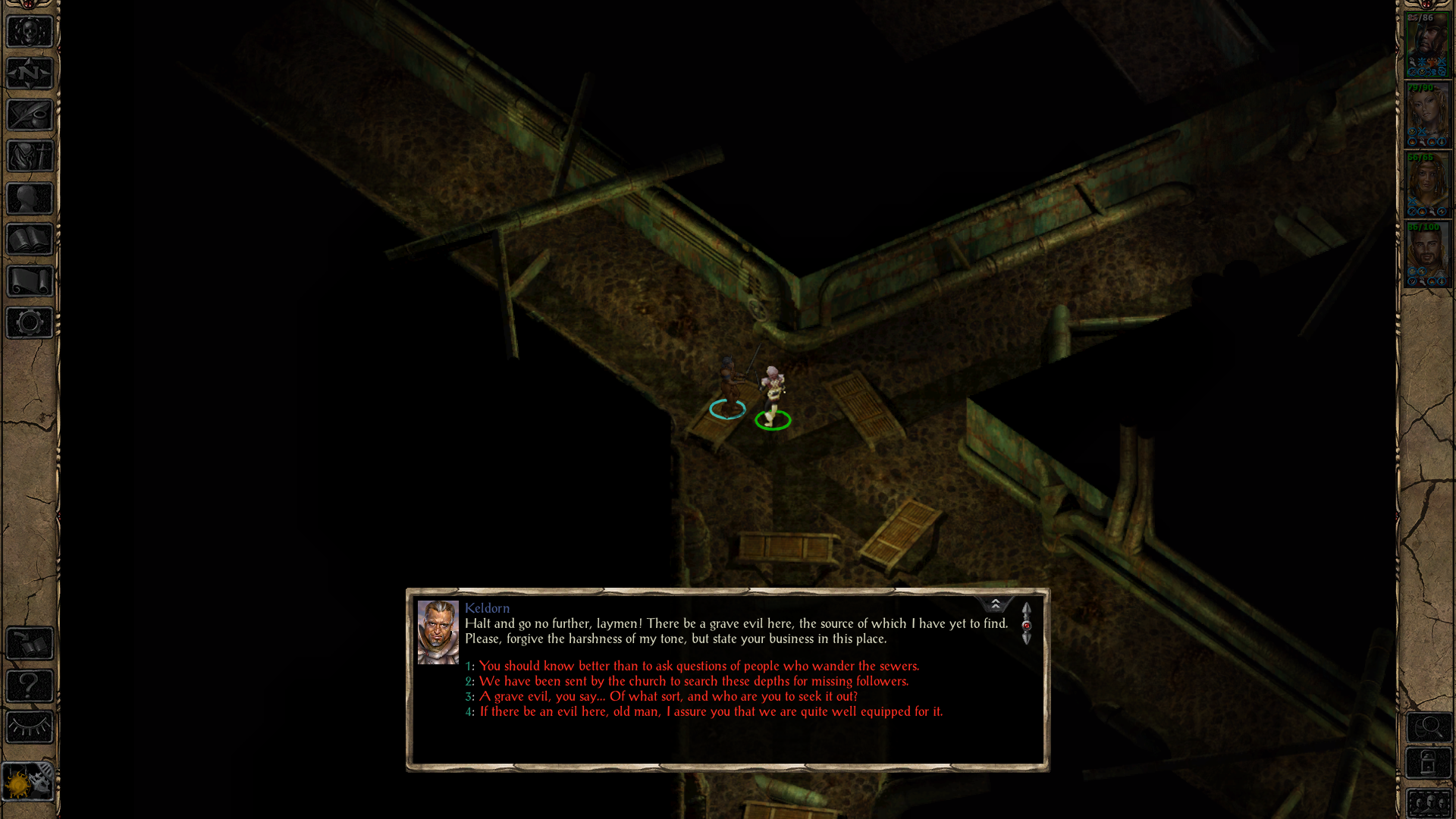Screen dimensions: 1456x819
Task: Open the priest scroll spells icon
Action: pos(29,280)
